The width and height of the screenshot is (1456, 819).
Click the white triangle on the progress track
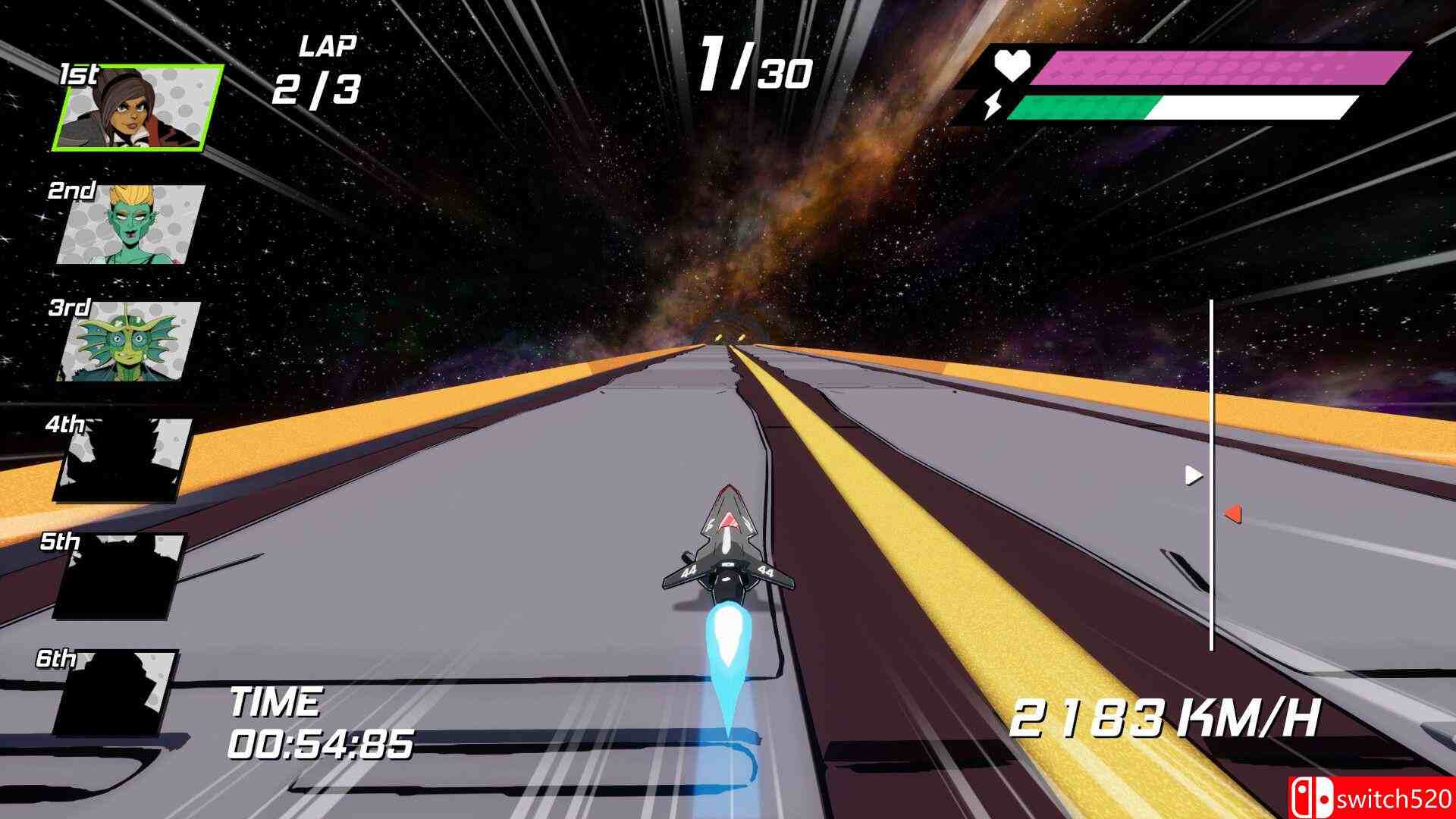click(x=1194, y=475)
